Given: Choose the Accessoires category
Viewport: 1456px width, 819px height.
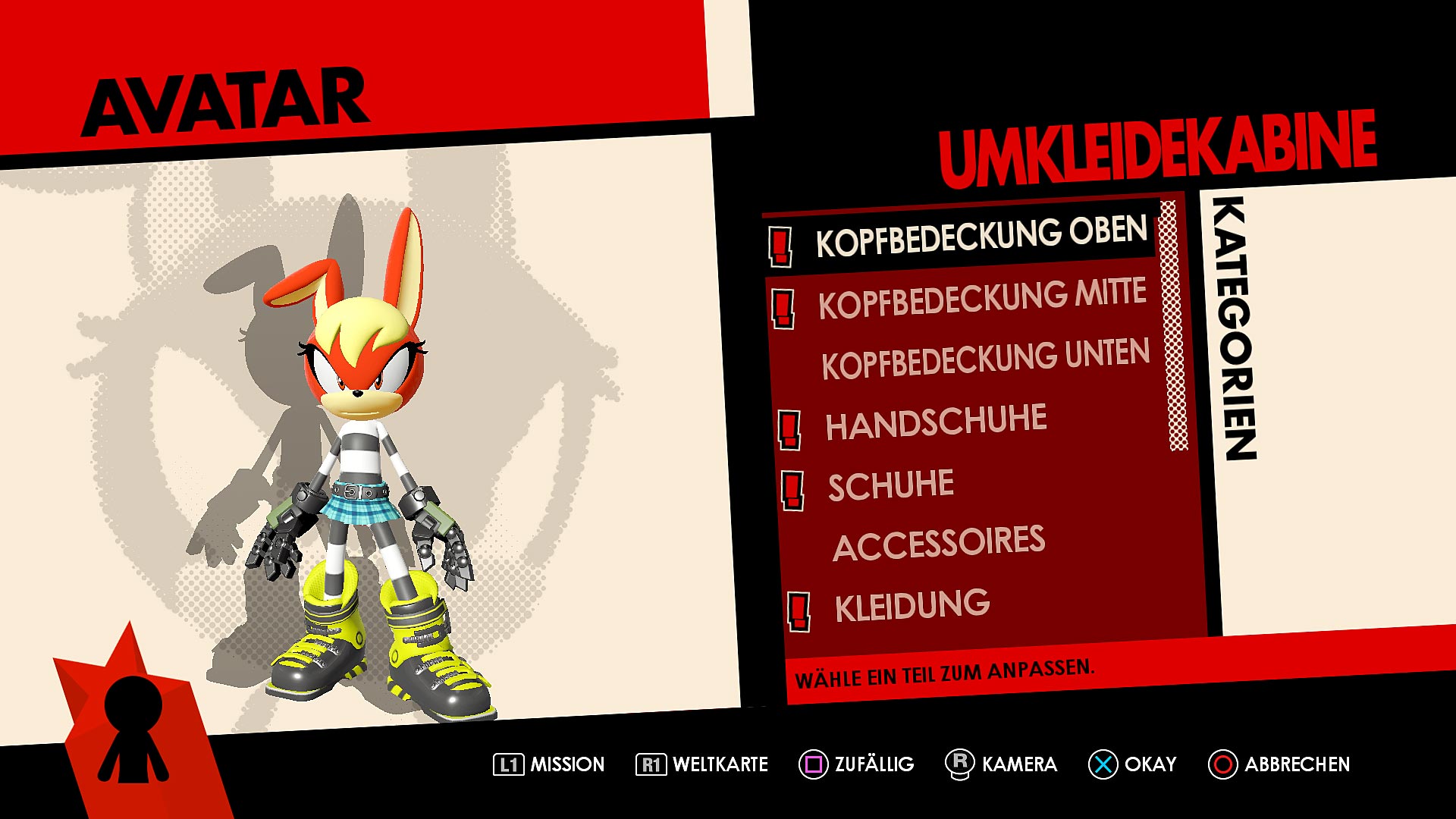Looking at the screenshot, I should (x=939, y=543).
